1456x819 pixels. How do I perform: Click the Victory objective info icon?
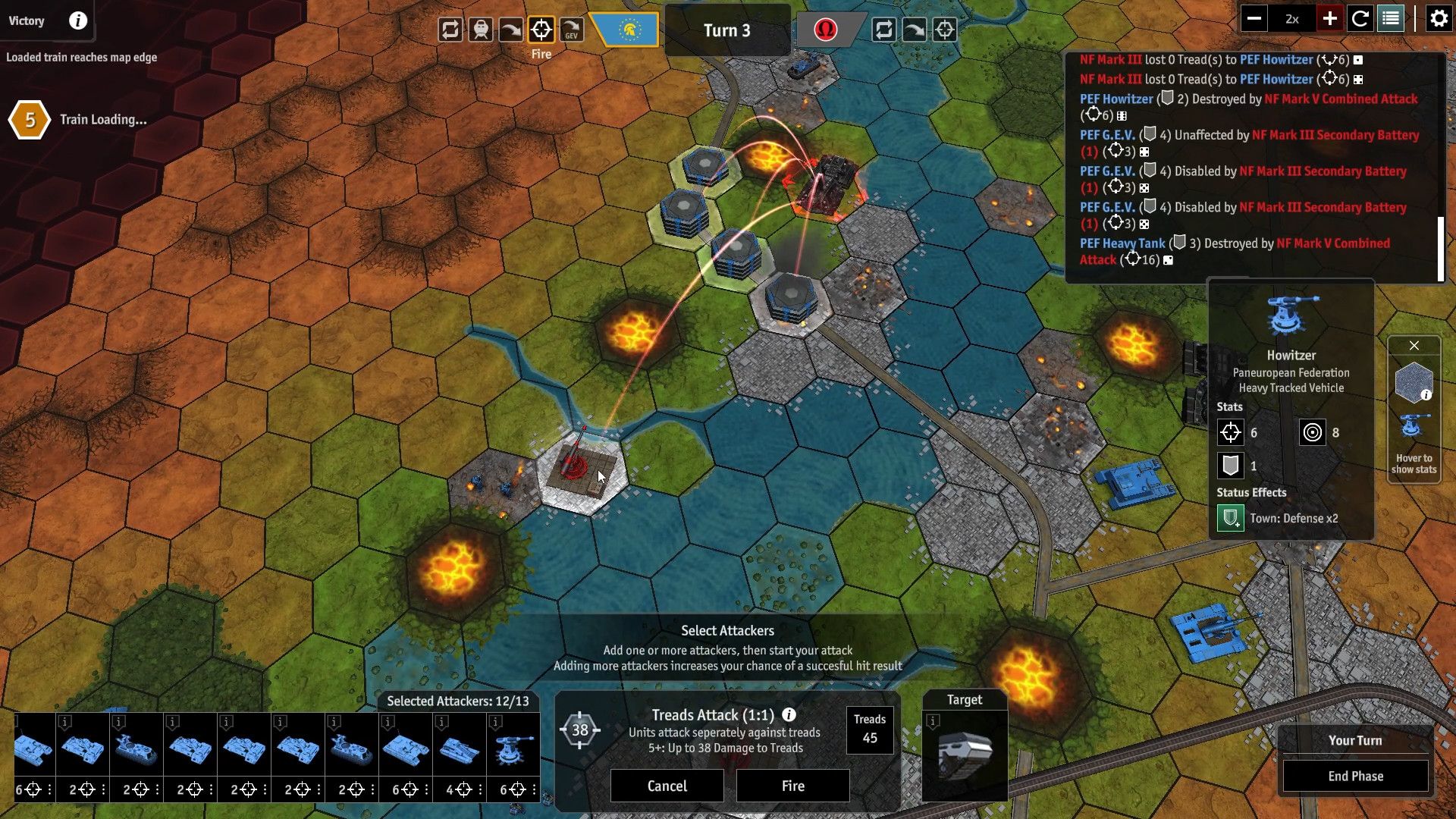point(77,20)
